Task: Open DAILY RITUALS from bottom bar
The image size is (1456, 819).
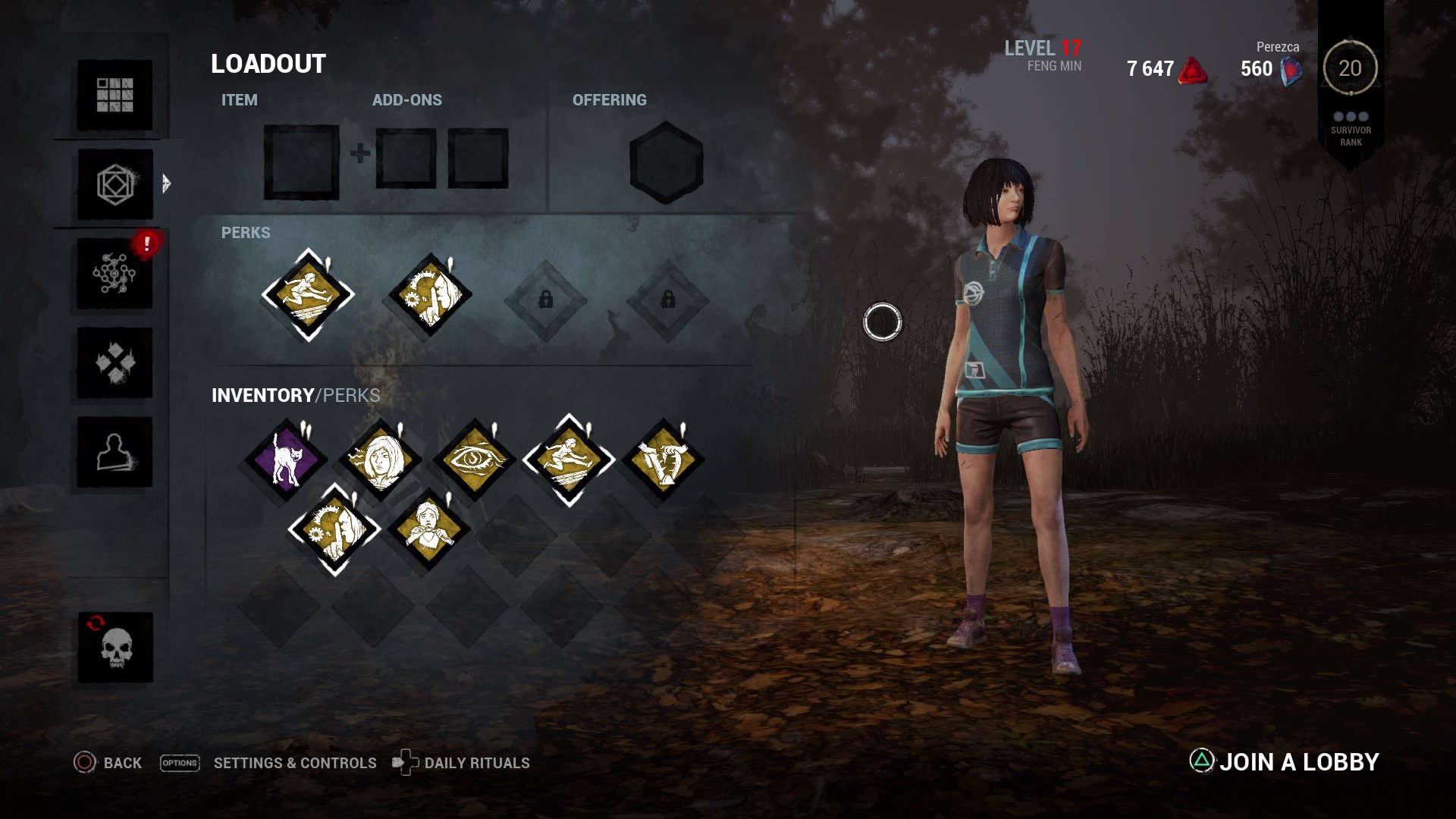Action: pyautogui.click(x=478, y=763)
